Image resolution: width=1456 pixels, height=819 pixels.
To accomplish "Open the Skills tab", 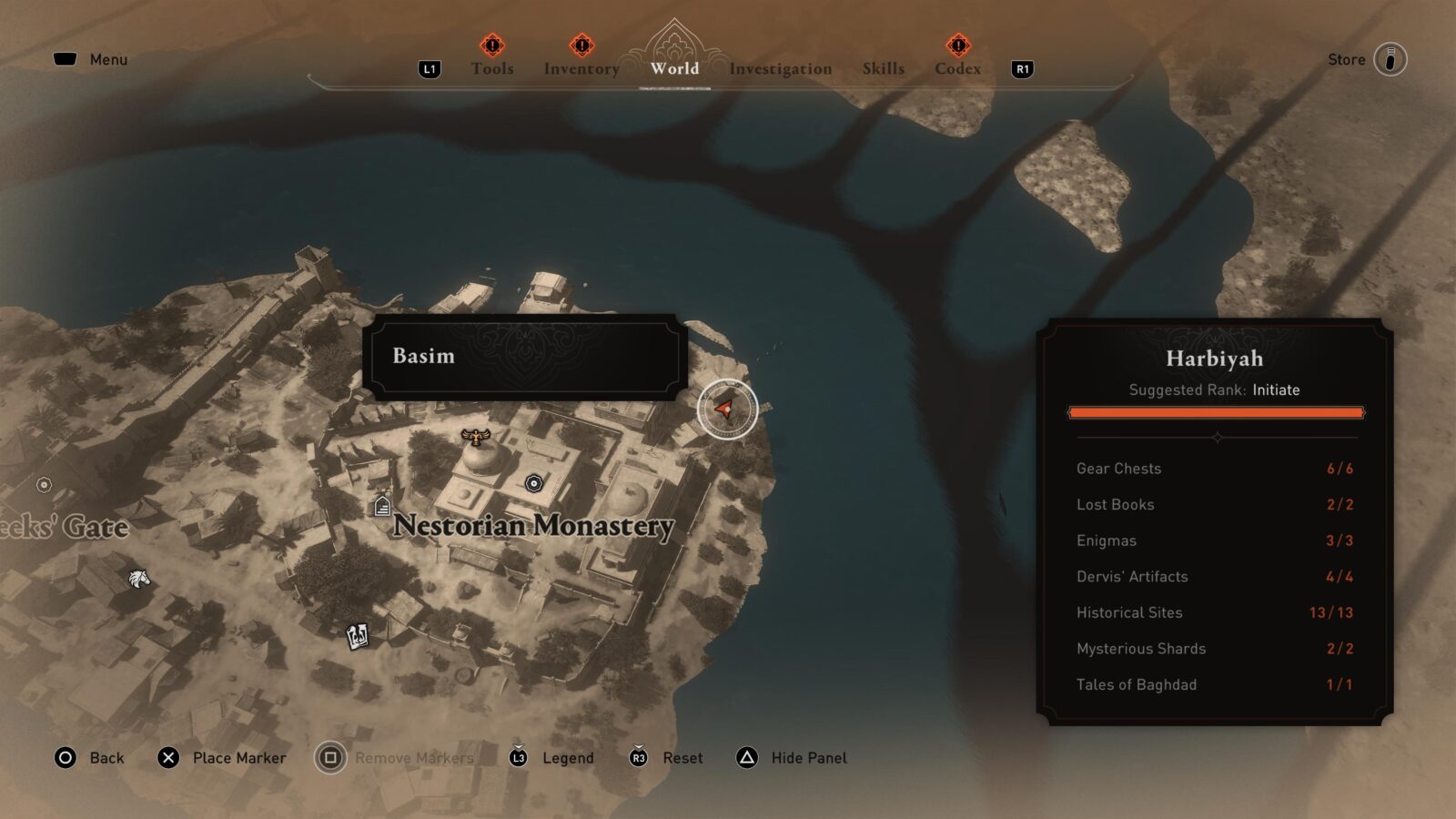I will 882,68.
